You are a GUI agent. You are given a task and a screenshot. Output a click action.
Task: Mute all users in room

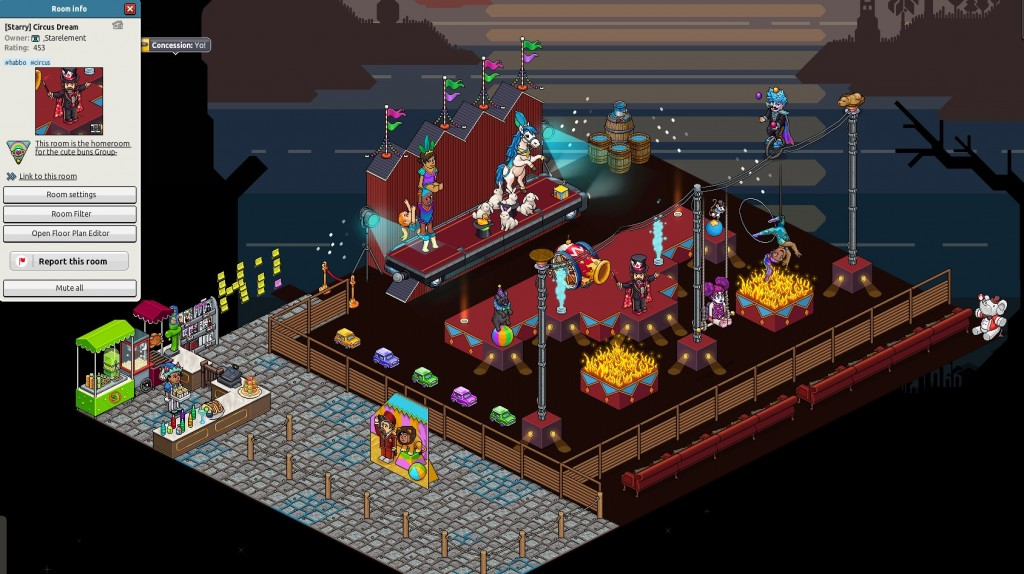(x=70, y=288)
